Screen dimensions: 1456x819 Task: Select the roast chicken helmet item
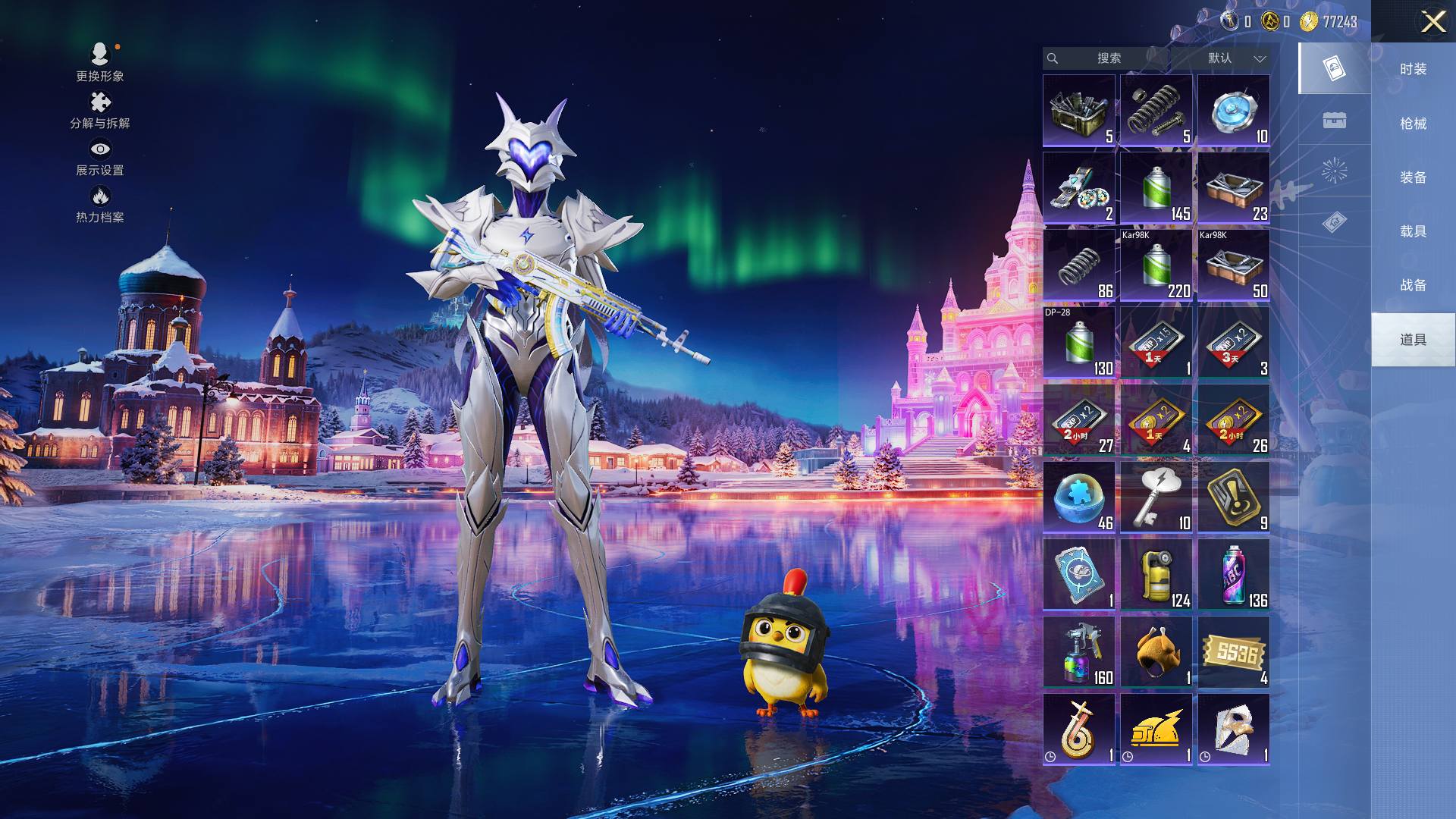pyautogui.click(x=1156, y=652)
